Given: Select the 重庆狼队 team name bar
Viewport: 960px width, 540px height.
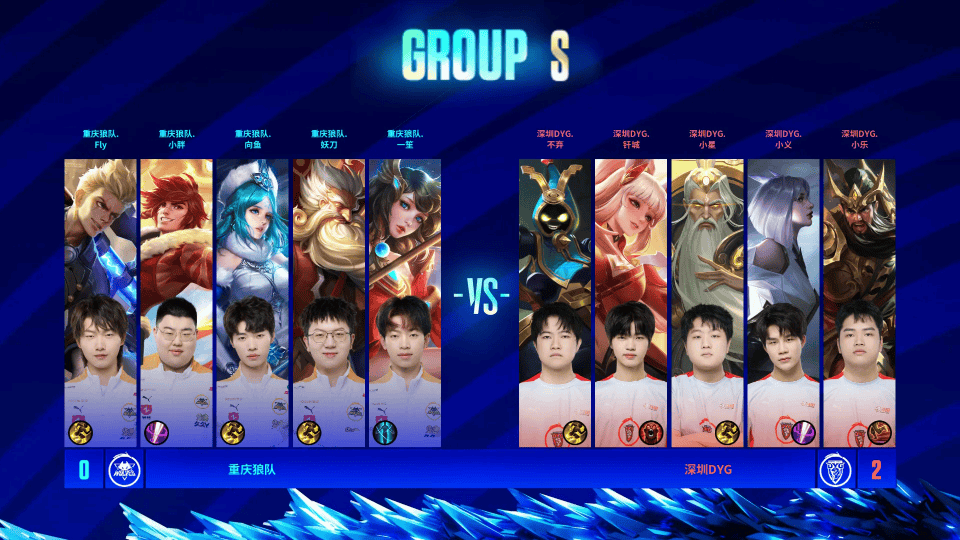Looking at the screenshot, I should coord(251,469).
